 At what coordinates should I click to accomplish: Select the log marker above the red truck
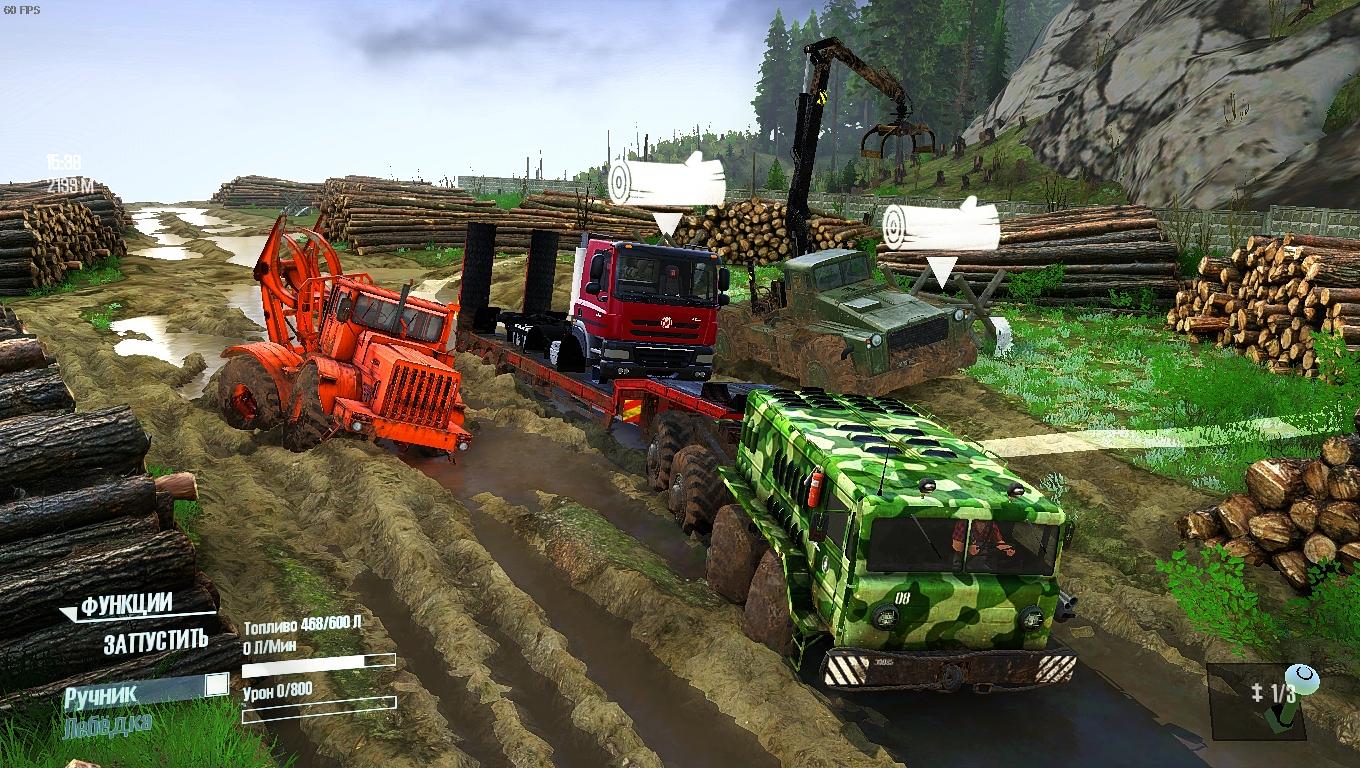pos(667,182)
